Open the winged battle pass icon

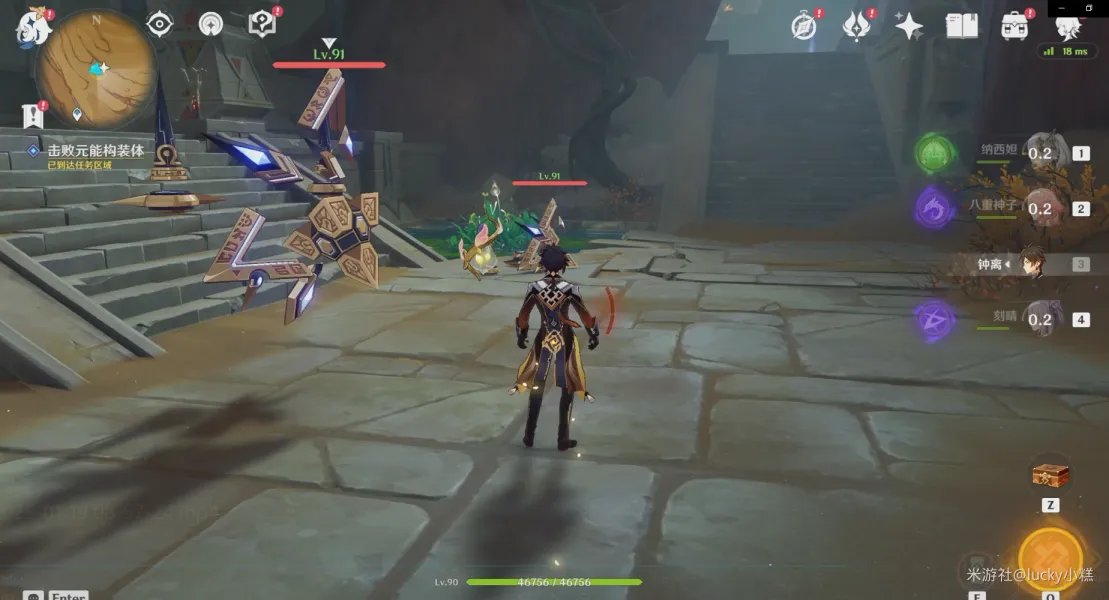pyautogui.click(x=857, y=26)
